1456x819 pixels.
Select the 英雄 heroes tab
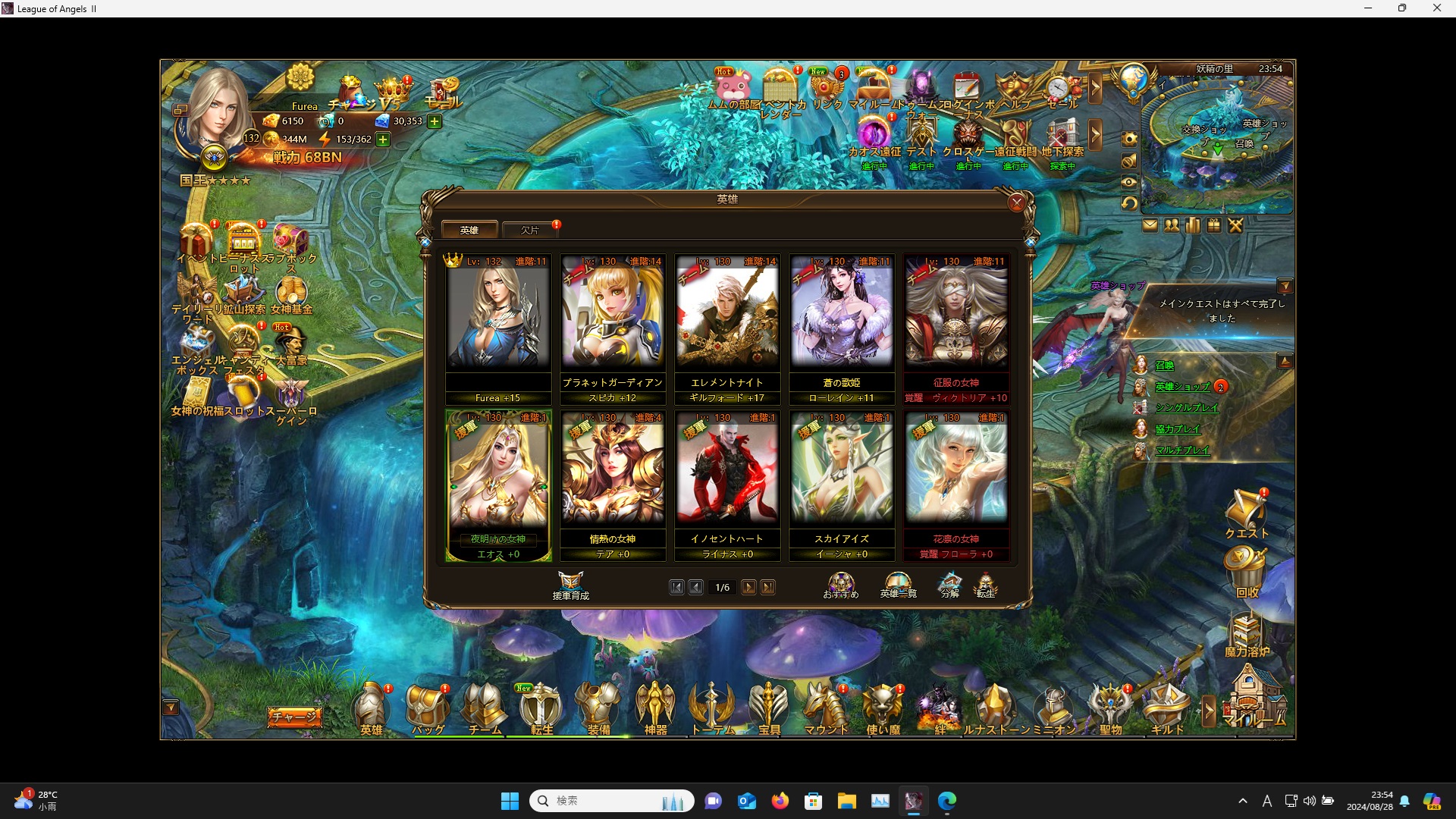click(x=469, y=229)
